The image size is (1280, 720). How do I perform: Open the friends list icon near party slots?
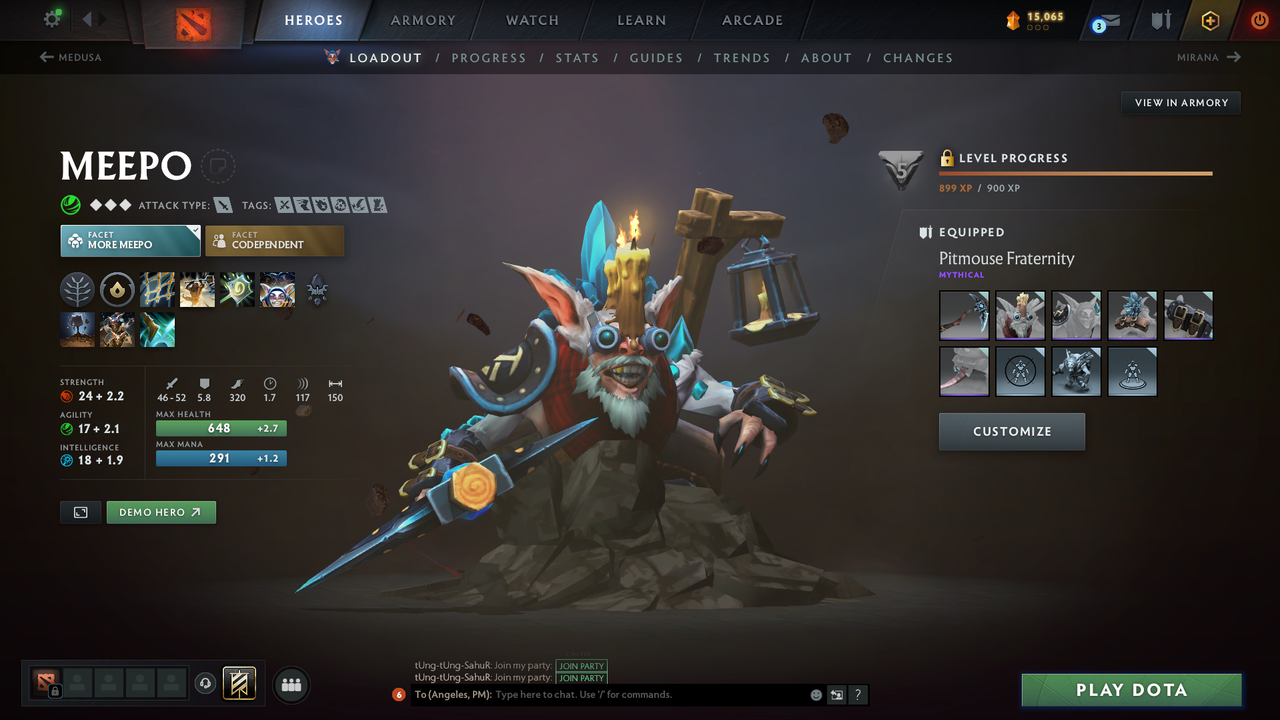[290, 684]
